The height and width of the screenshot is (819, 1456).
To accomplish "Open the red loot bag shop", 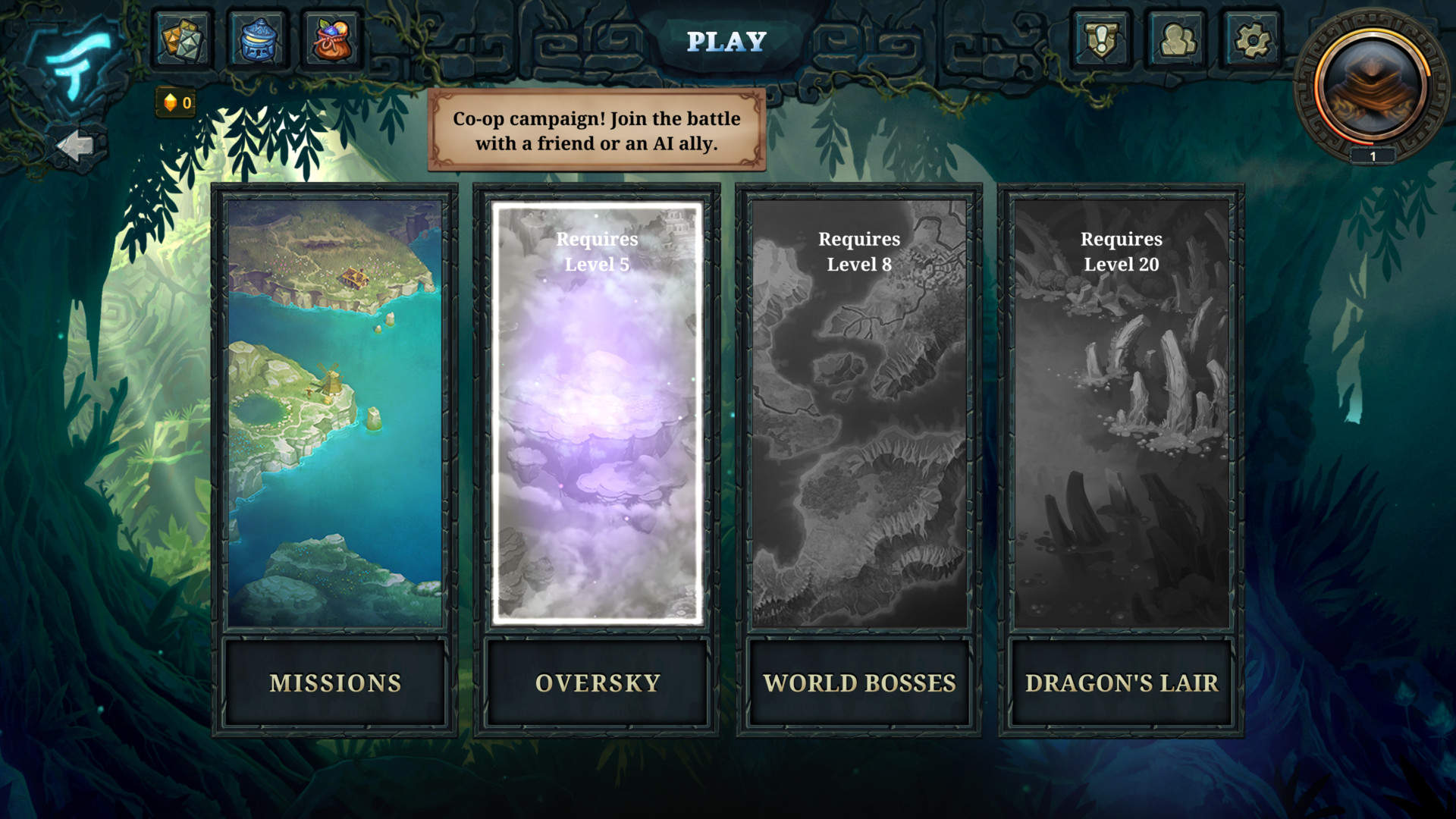I will (332, 40).
